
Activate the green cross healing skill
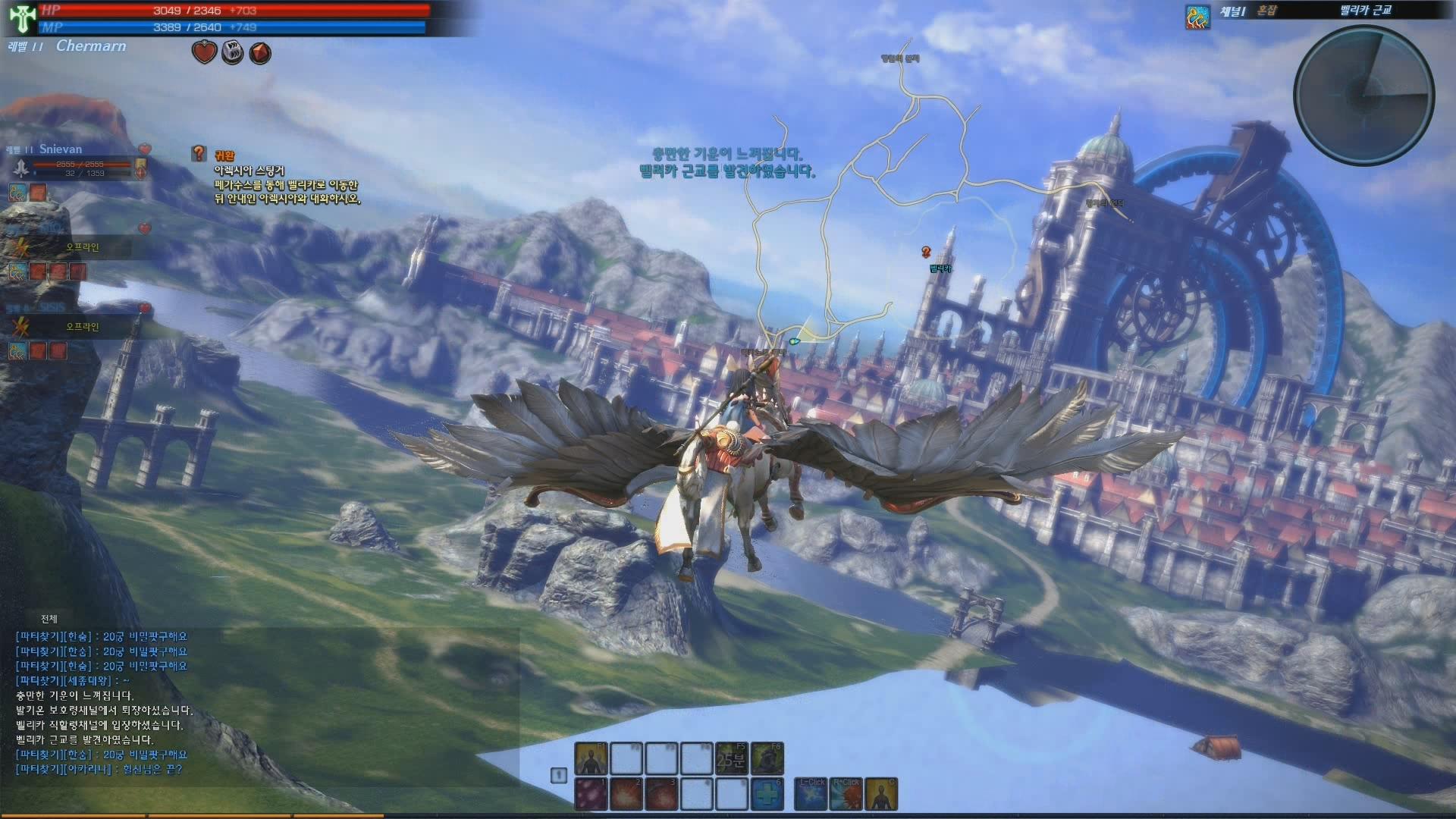[x=767, y=794]
